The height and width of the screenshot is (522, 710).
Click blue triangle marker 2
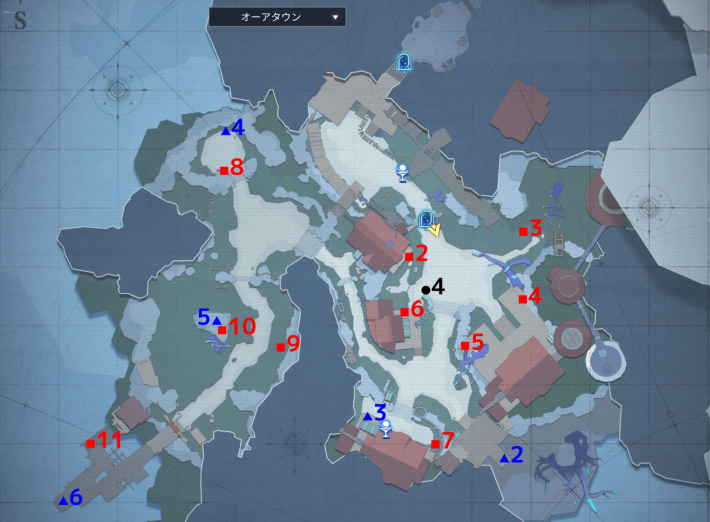click(504, 459)
